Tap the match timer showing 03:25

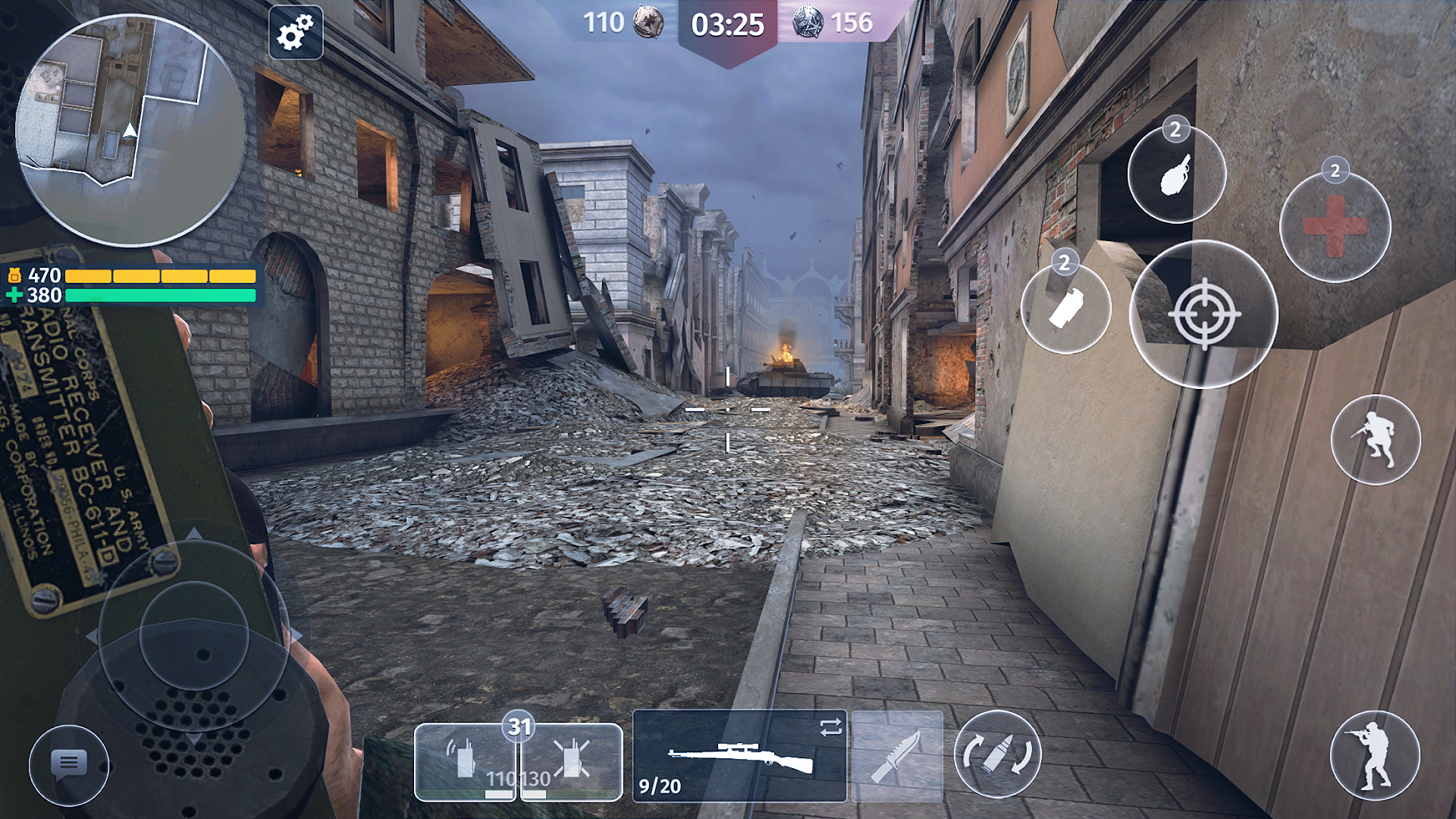[728, 24]
